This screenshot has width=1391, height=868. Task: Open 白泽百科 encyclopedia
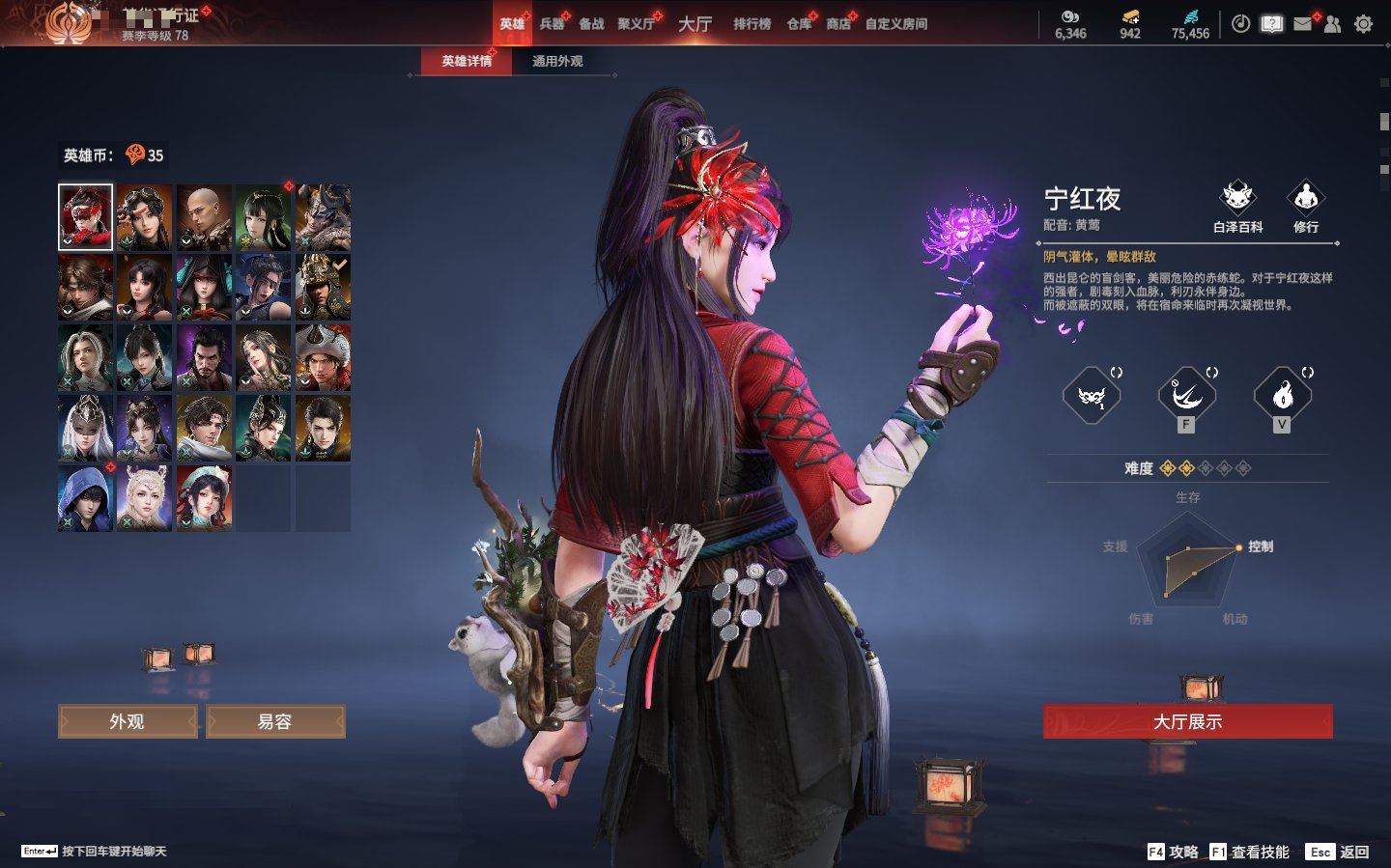(1237, 205)
